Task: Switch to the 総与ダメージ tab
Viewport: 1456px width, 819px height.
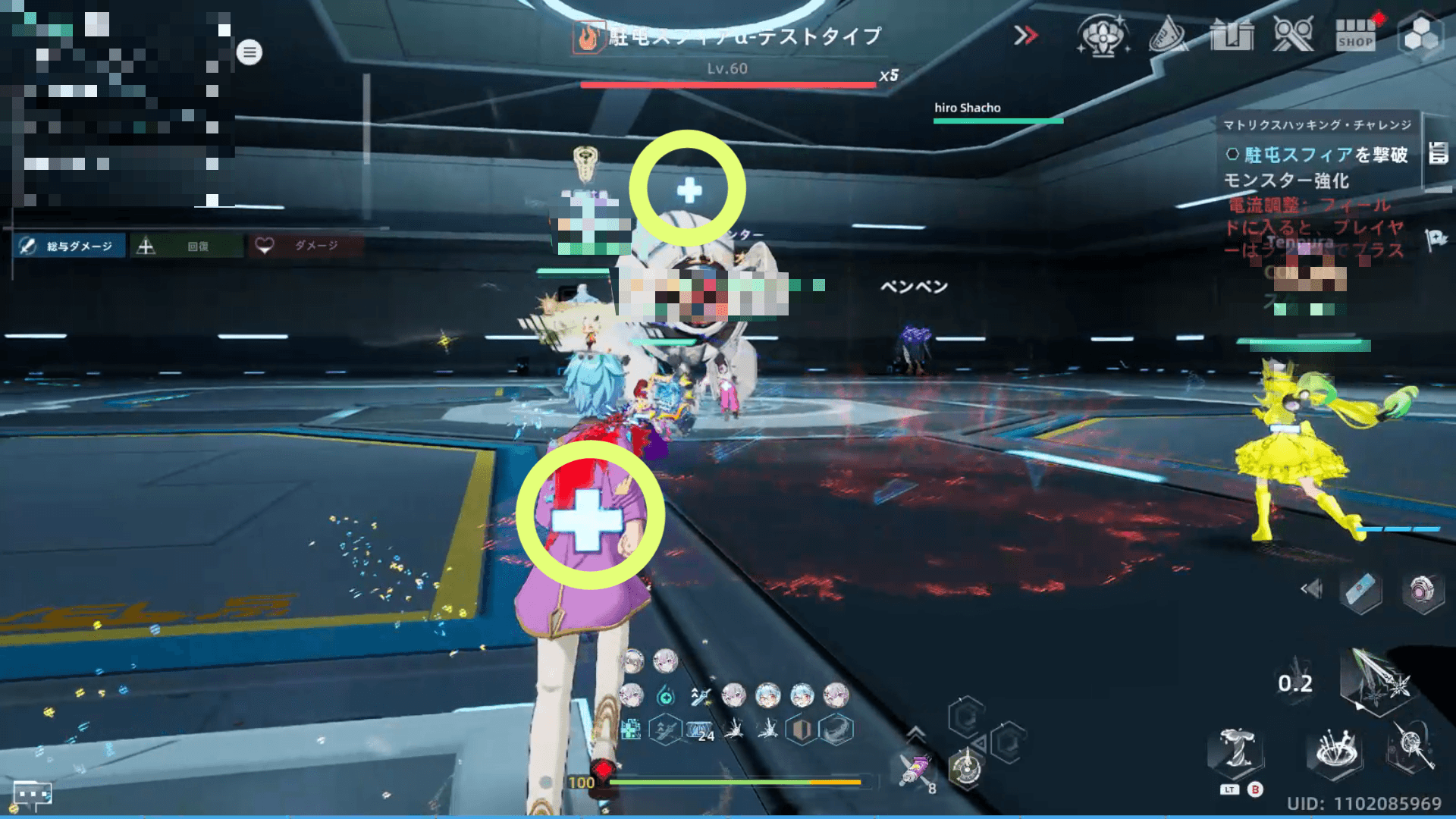Action: pyautogui.click(x=70, y=246)
